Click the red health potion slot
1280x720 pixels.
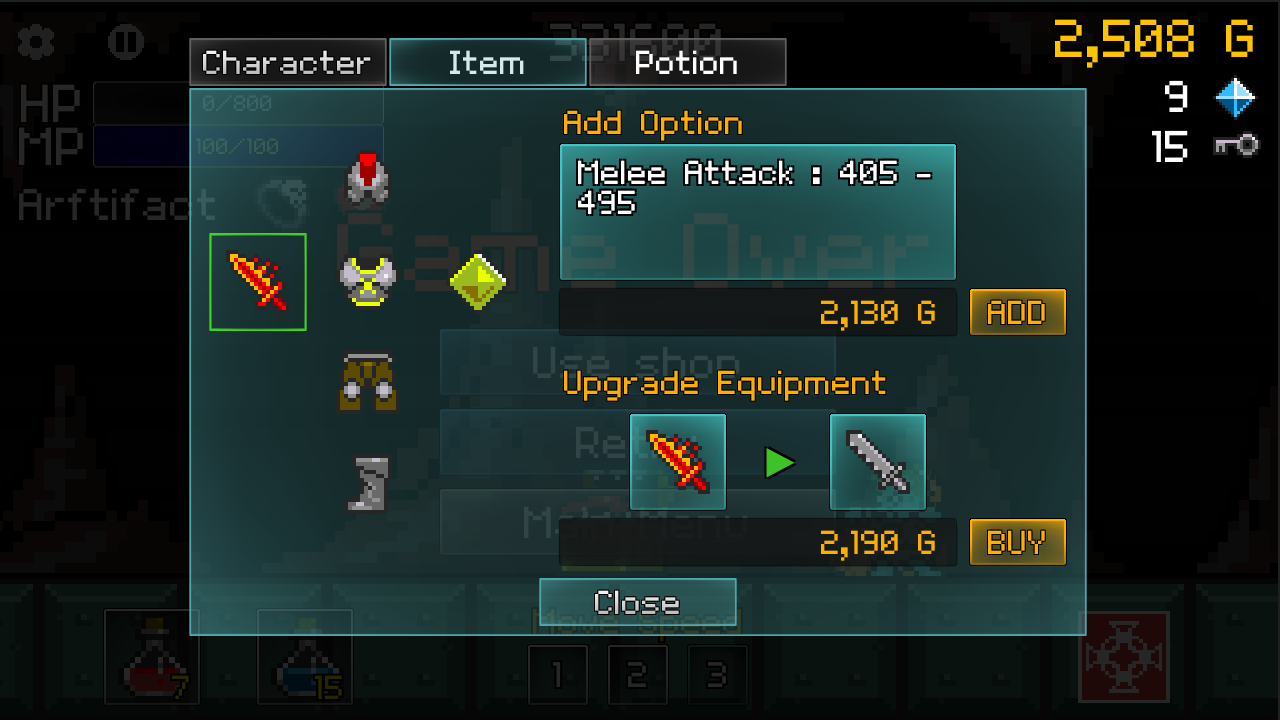[x=152, y=657]
